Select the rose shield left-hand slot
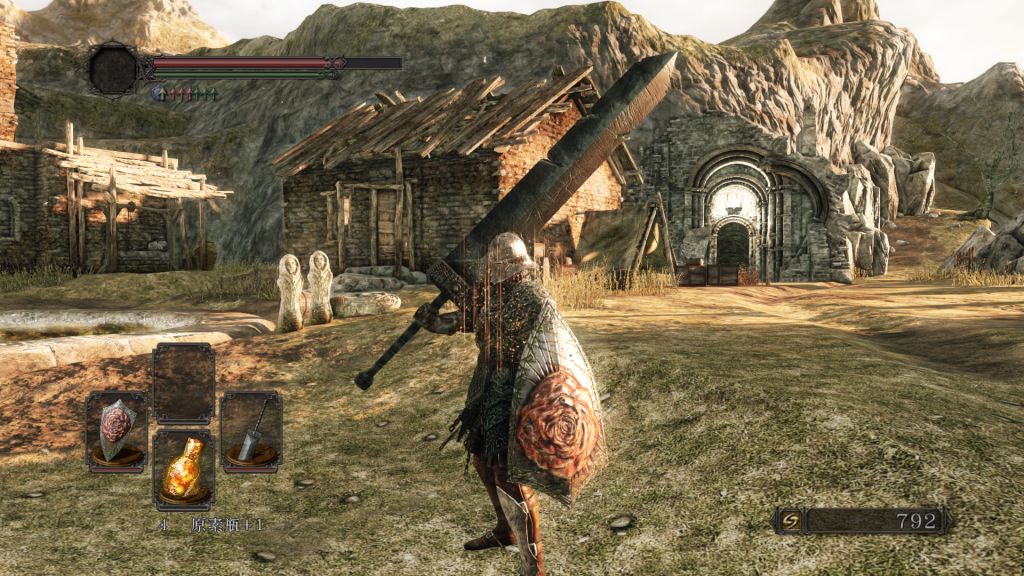The width and height of the screenshot is (1024, 576). click(x=116, y=432)
